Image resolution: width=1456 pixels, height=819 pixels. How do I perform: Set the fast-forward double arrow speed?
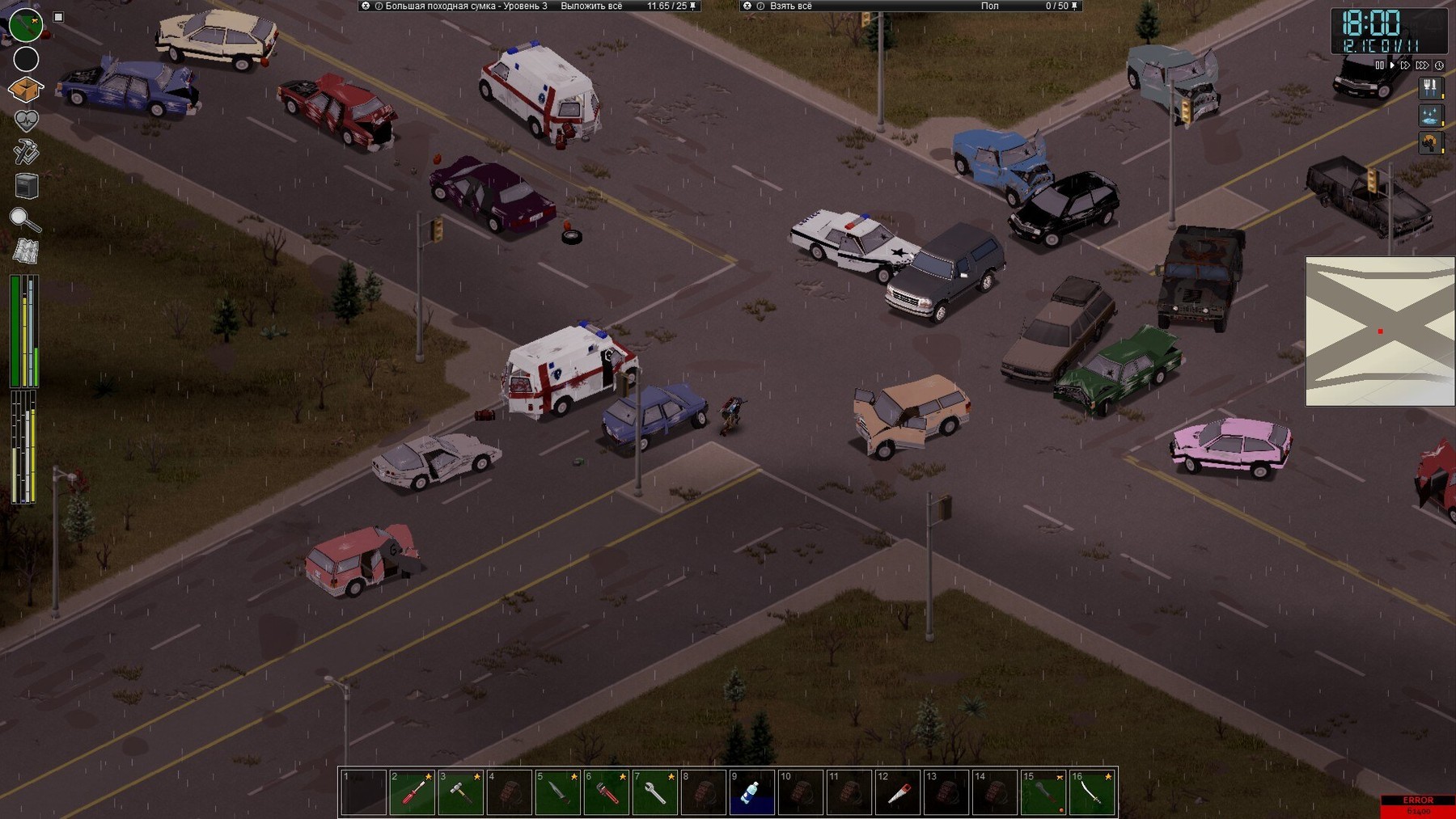click(x=1406, y=65)
